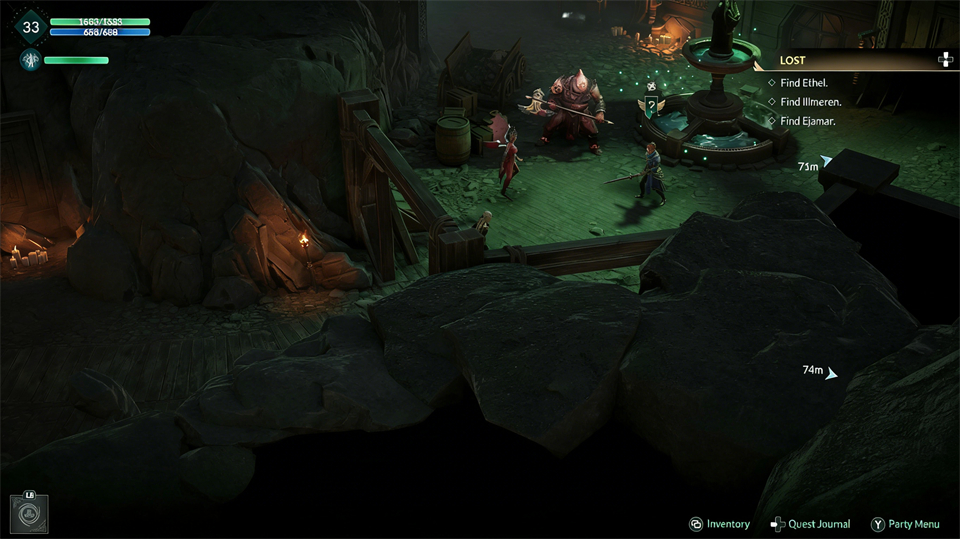Select the 'Find Ejamar.' objective
The height and width of the screenshot is (539, 960).
pos(807,121)
